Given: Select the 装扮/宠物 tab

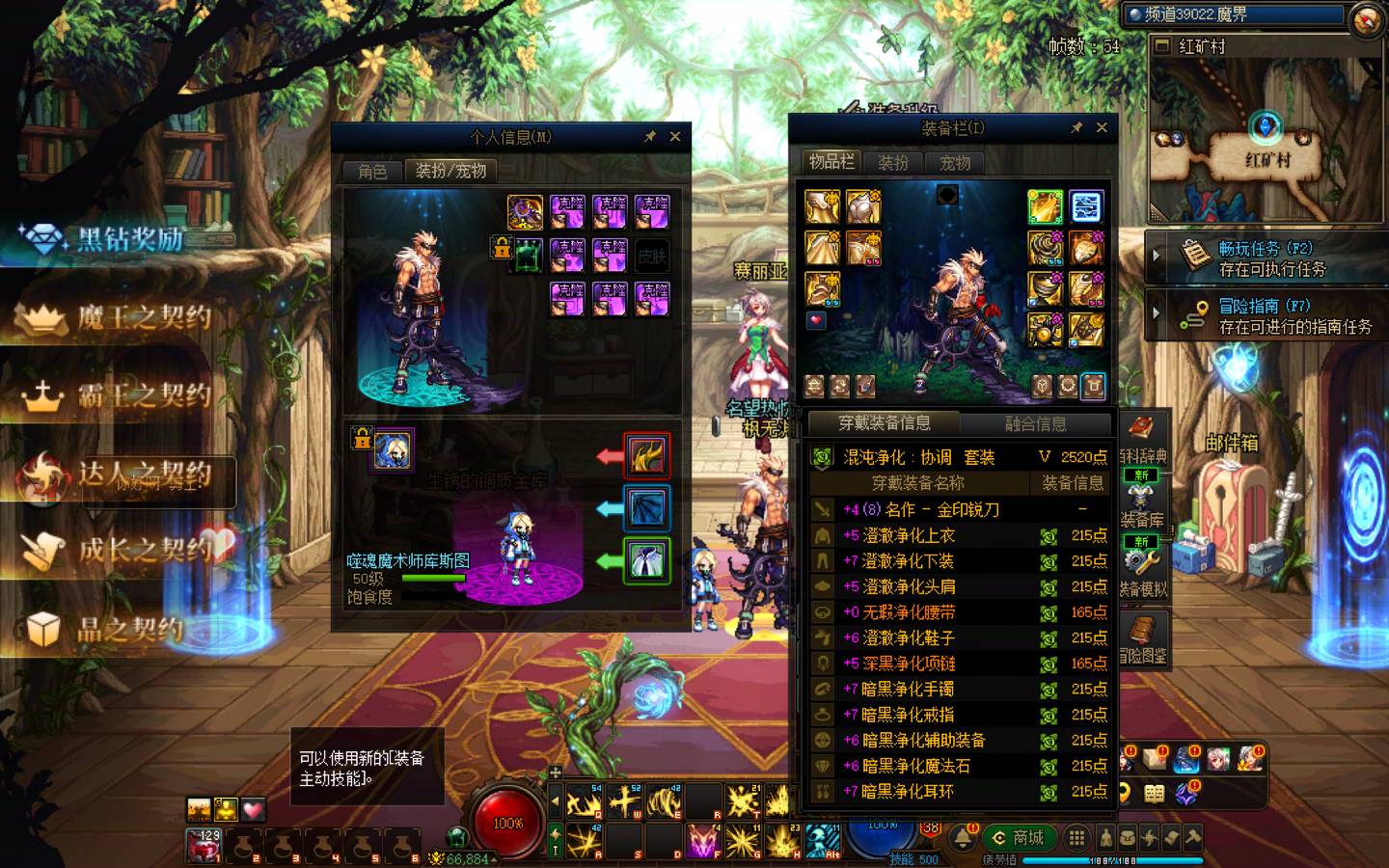Looking at the screenshot, I should click(x=450, y=171).
